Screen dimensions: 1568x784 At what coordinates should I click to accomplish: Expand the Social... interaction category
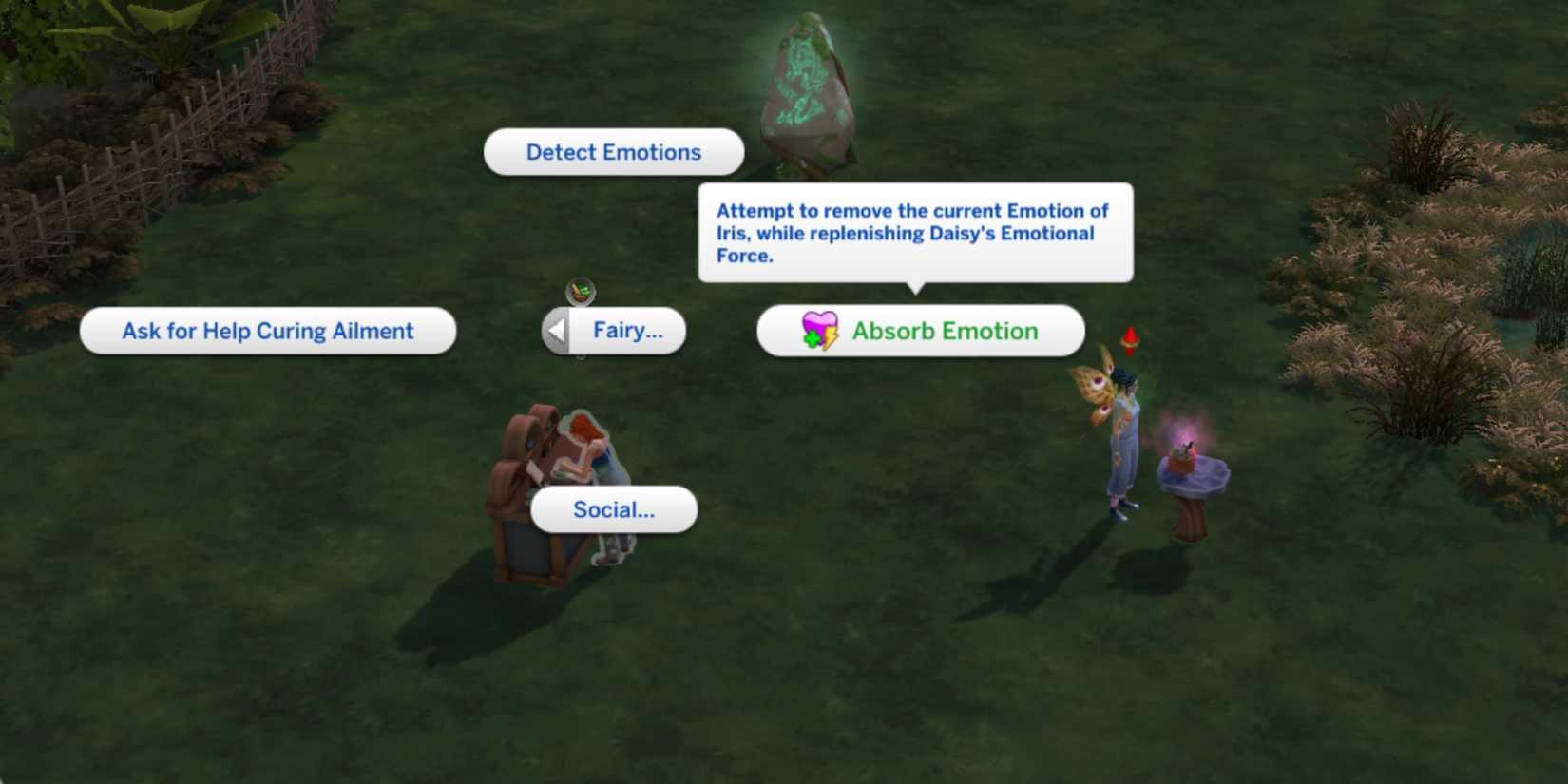pyautogui.click(x=613, y=510)
